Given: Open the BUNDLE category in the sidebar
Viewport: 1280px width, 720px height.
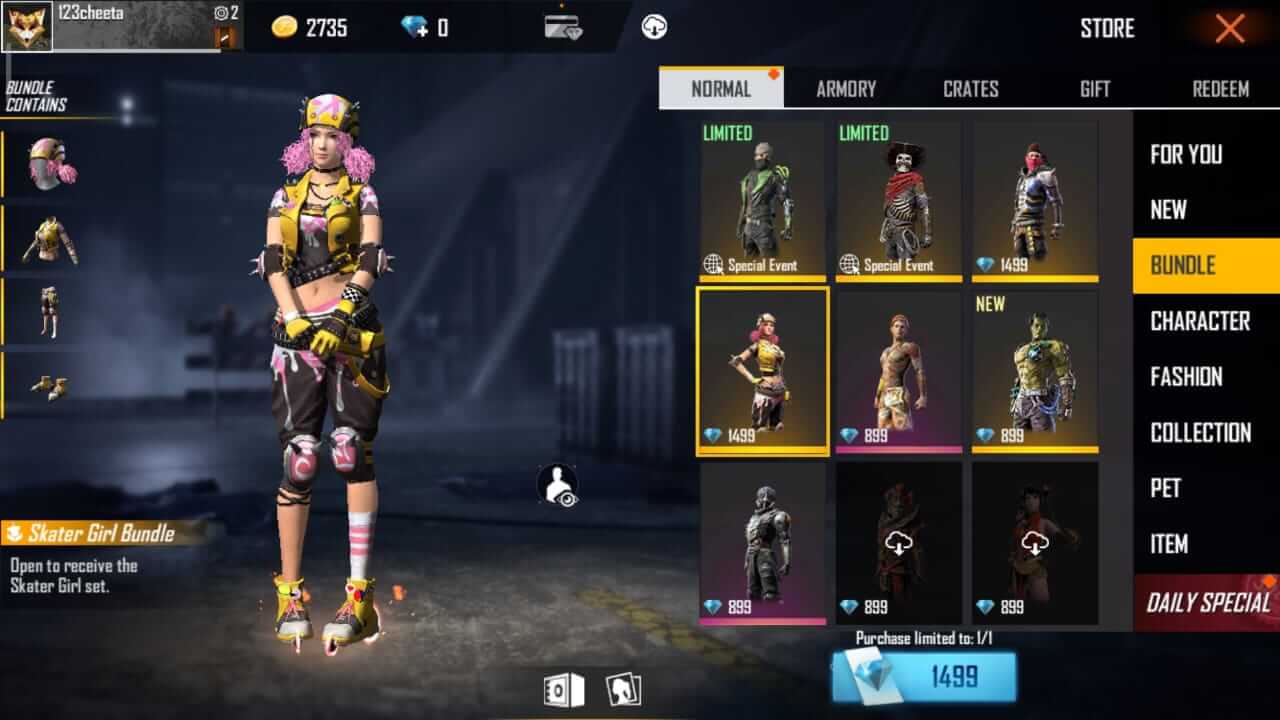Looking at the screenshot, I should (x=1203, y=265).
